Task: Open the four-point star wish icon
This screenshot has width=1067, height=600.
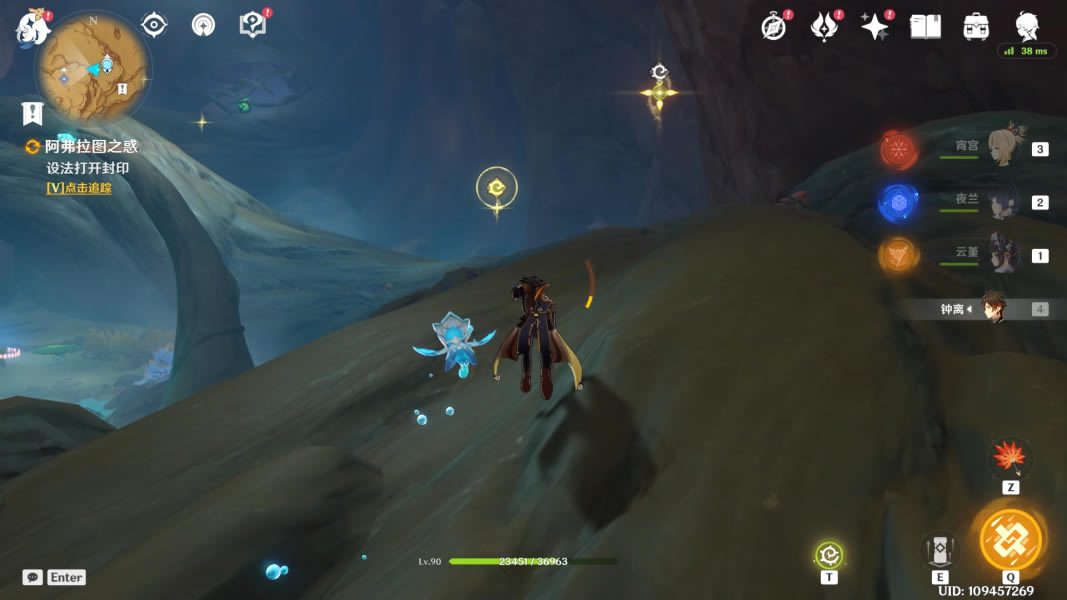Action: tap(875, 27)
